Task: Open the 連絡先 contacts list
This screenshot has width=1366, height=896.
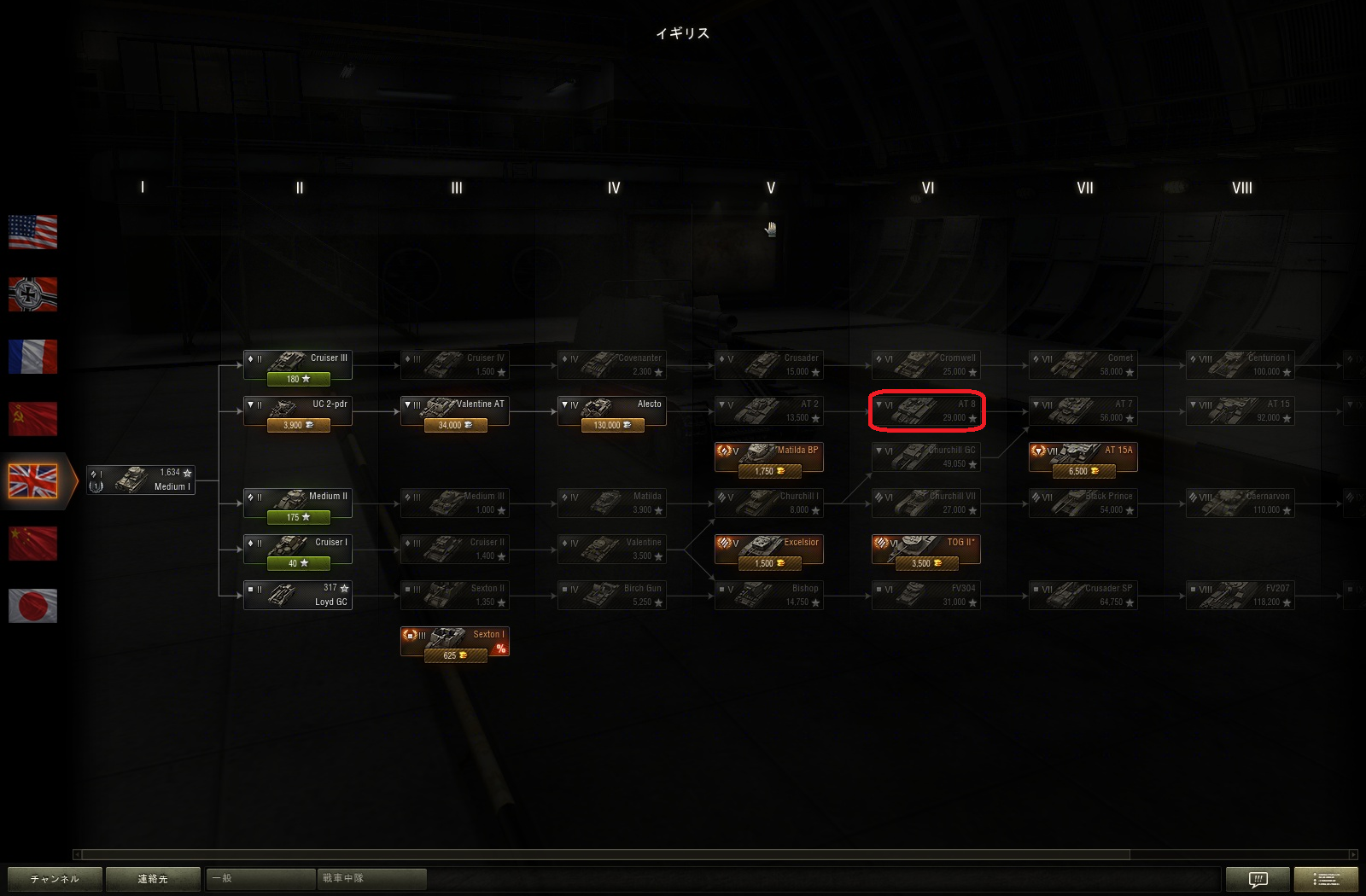Action: pos(154,879)
